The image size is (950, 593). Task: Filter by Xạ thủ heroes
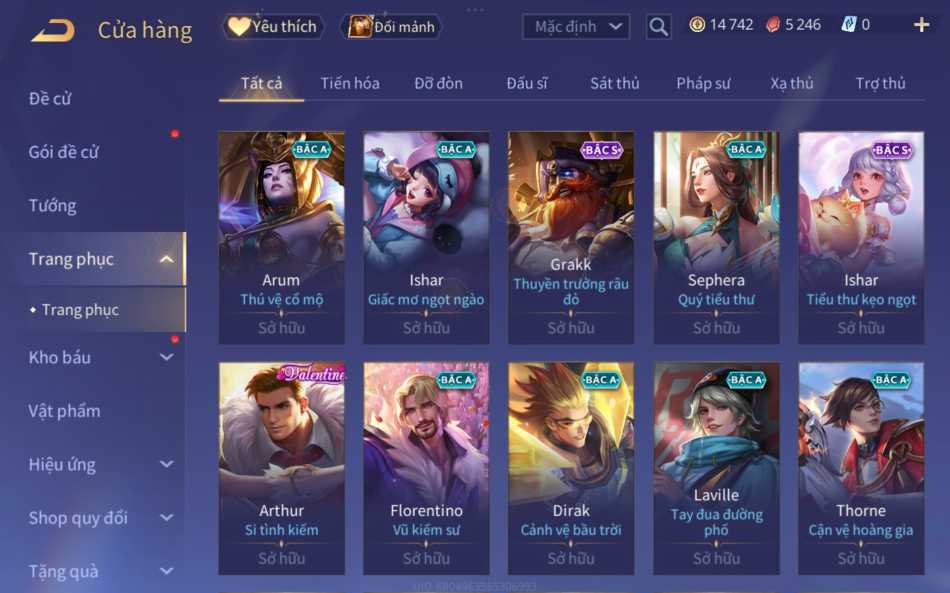click(x=792, y=83)
